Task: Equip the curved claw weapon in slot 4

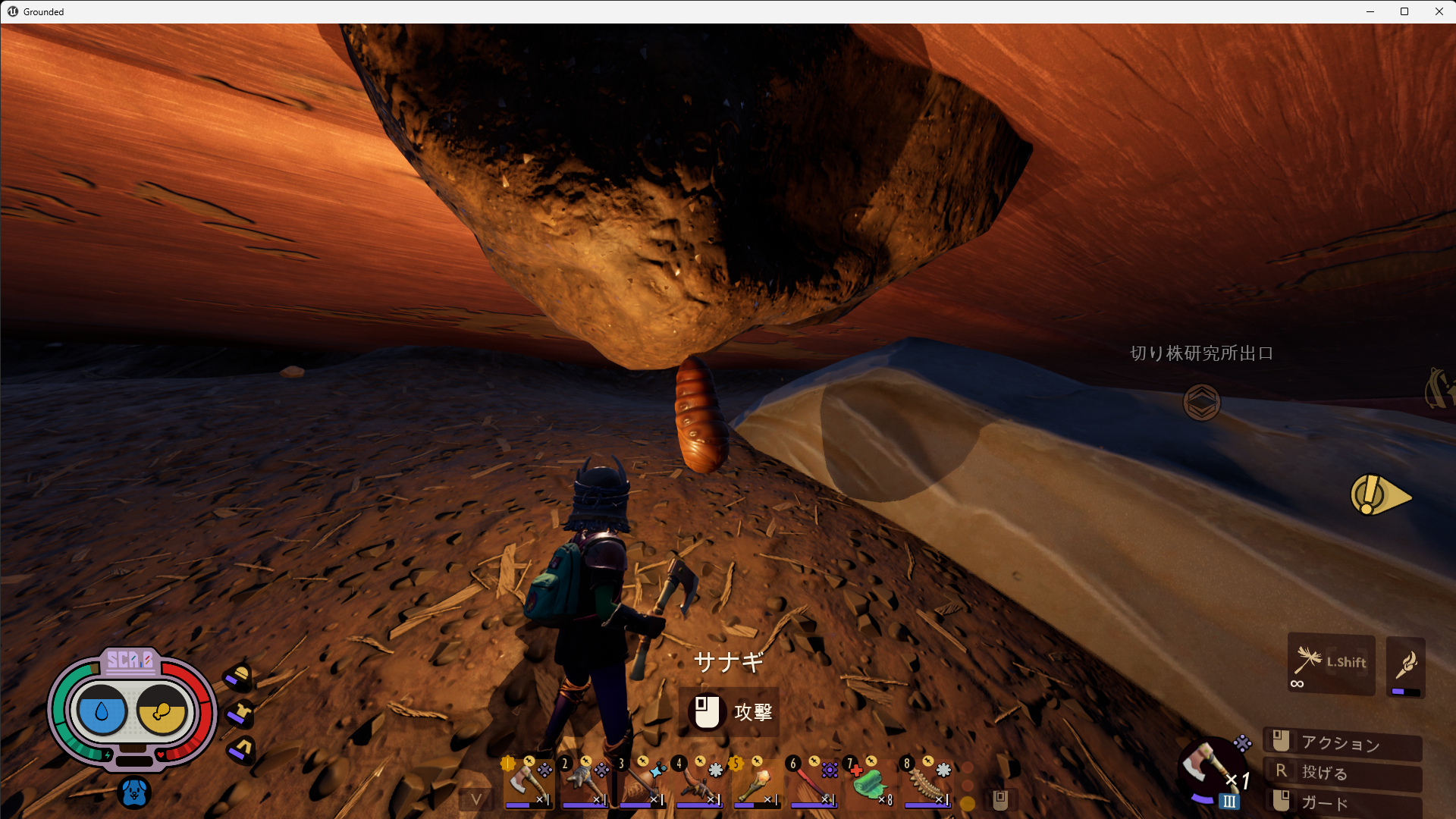Action: 698,783
